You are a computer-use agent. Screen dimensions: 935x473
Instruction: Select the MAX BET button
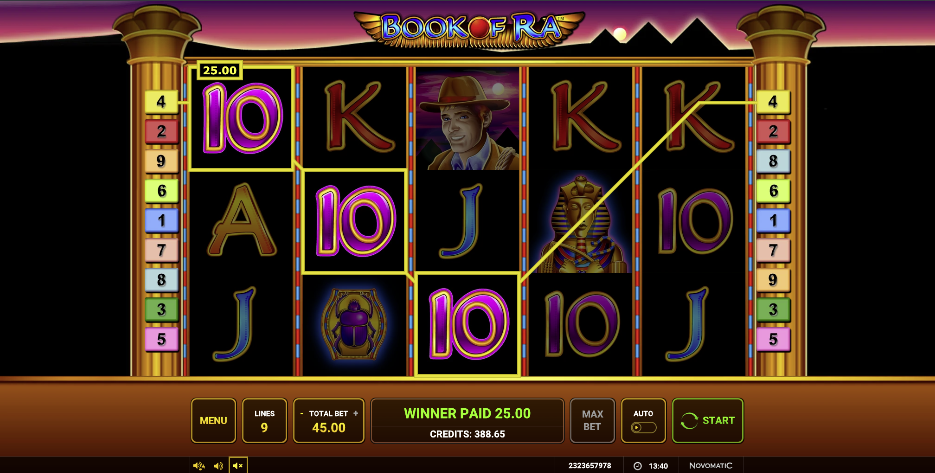pos(592,420)
